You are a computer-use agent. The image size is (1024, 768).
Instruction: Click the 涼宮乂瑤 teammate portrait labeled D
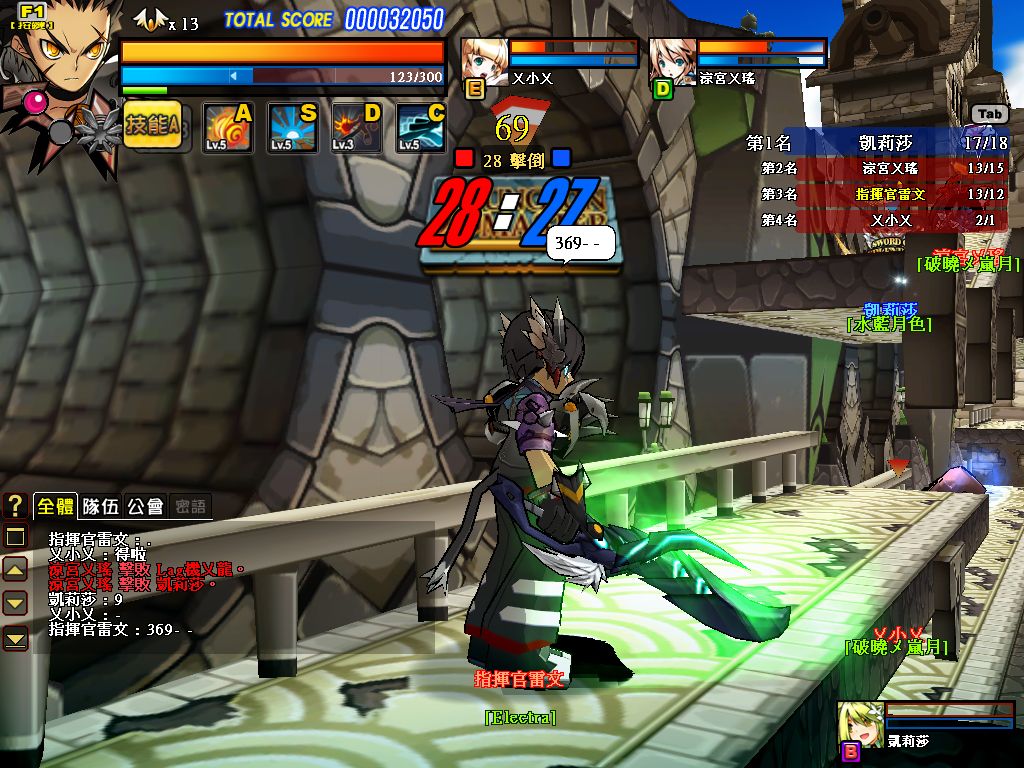pyautogui.click(x=672, y=61)
